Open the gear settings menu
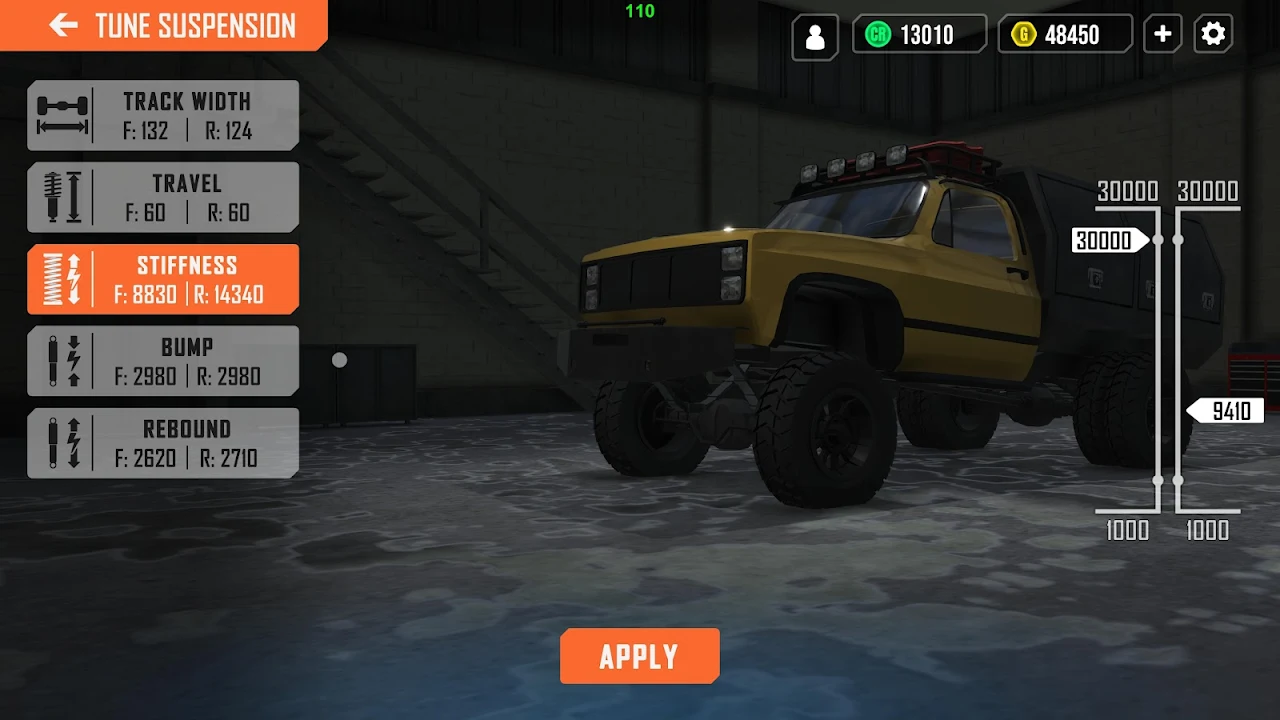This screenshot has height=720, width=1280. click(1213, 35)
